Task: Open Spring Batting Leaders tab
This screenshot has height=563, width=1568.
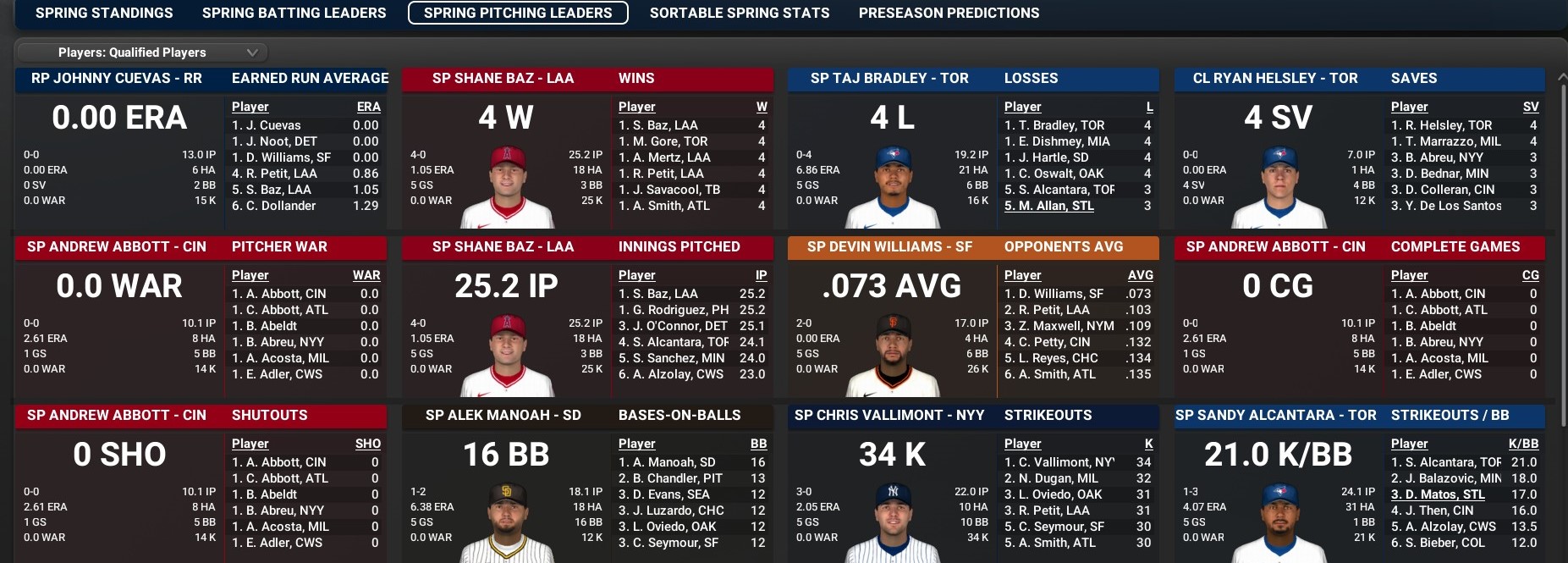Action: tap(294, 13)
